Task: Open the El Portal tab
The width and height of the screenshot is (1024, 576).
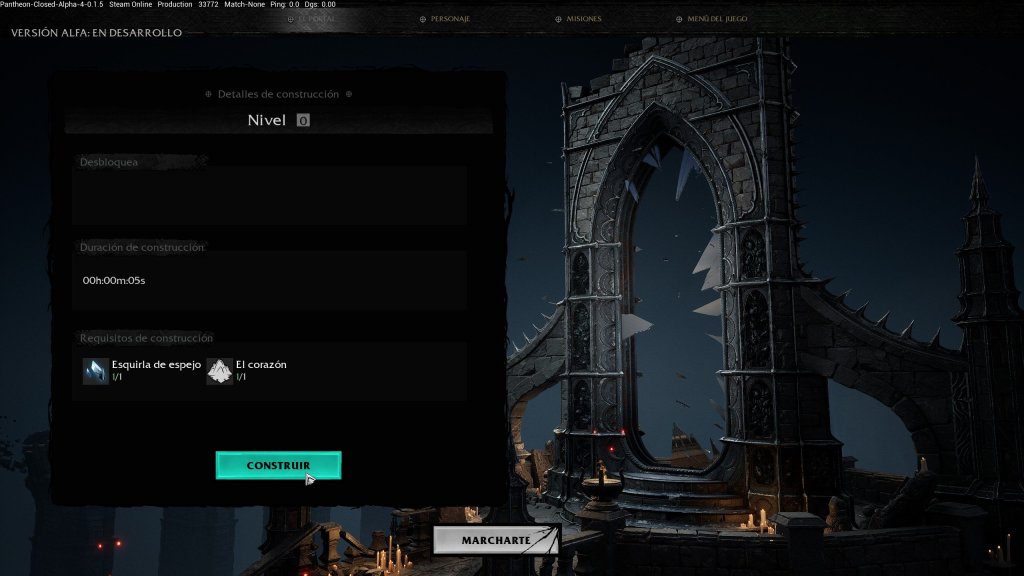Action: pyautogui.click(x=311, y=19)
